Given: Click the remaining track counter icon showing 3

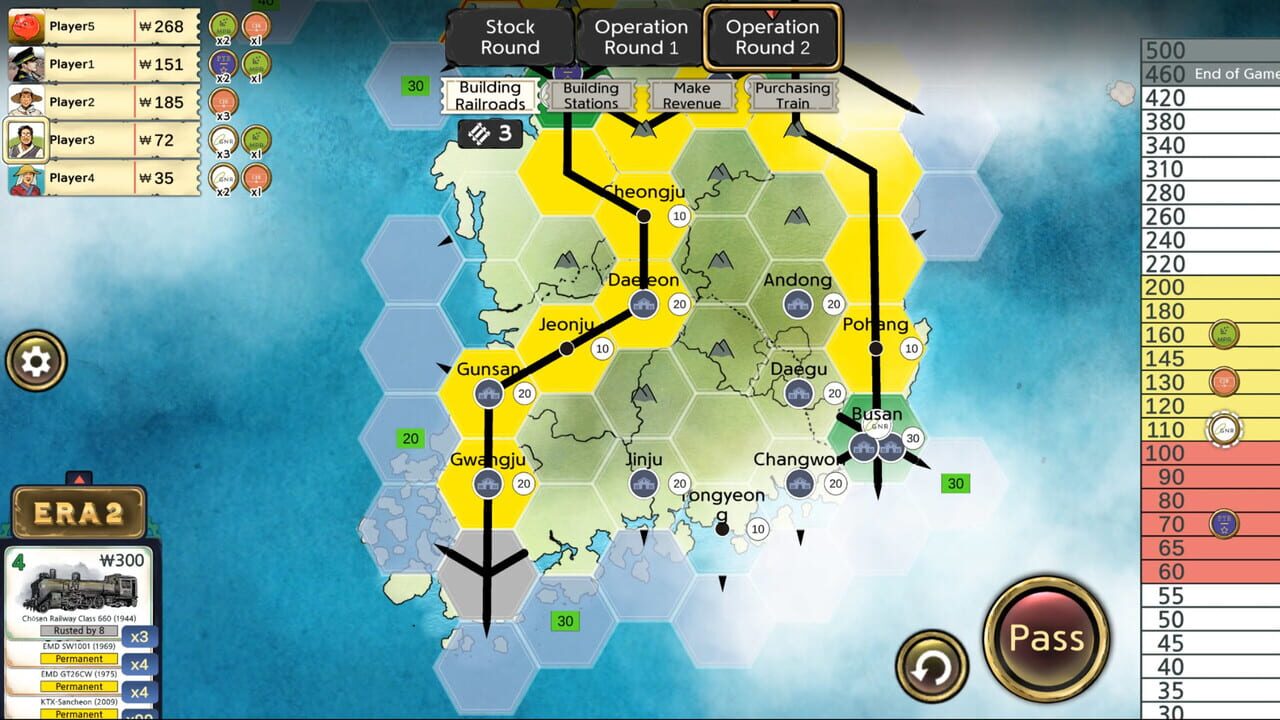Looking at the screenshot, I should click(x=487, y=133).
